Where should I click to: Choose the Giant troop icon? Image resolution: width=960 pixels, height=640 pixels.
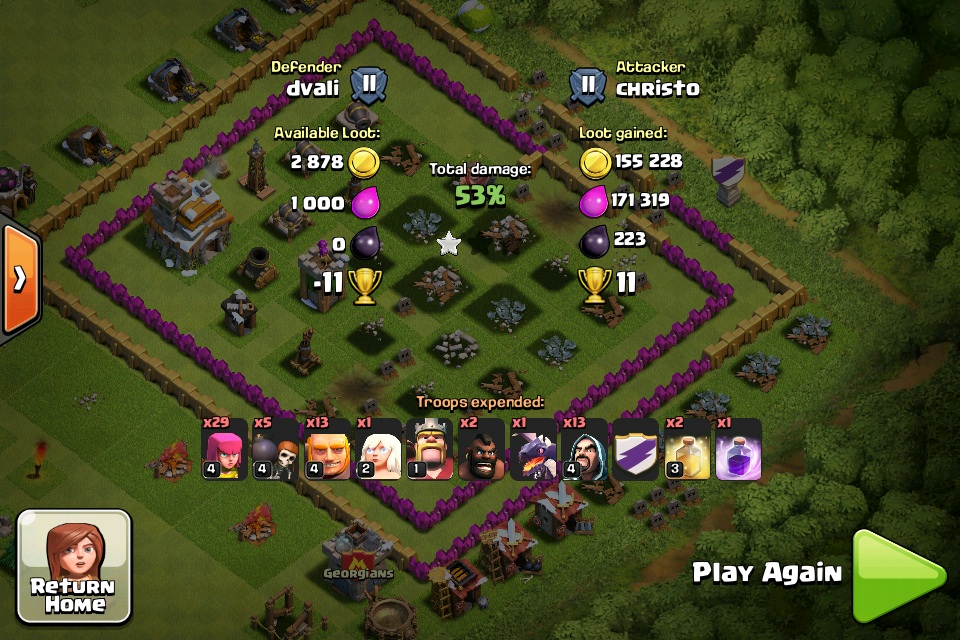click(x=328, y=449)
